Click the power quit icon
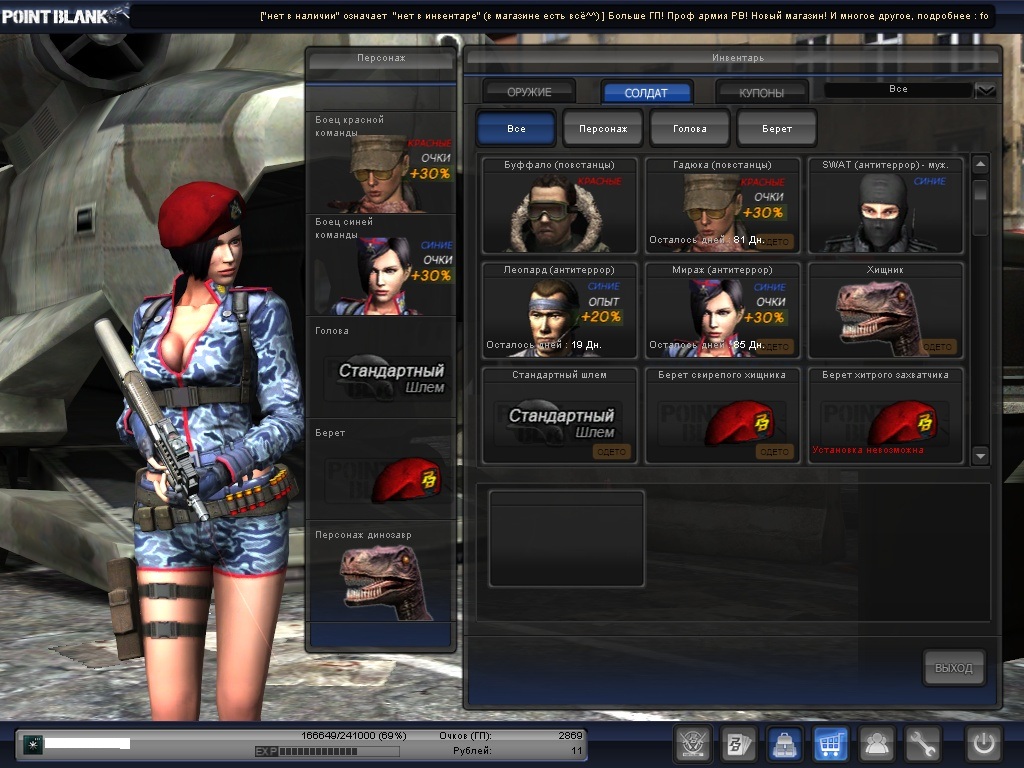The height and width of the screenshot is (768, 1024). click(x=983, y=744)
